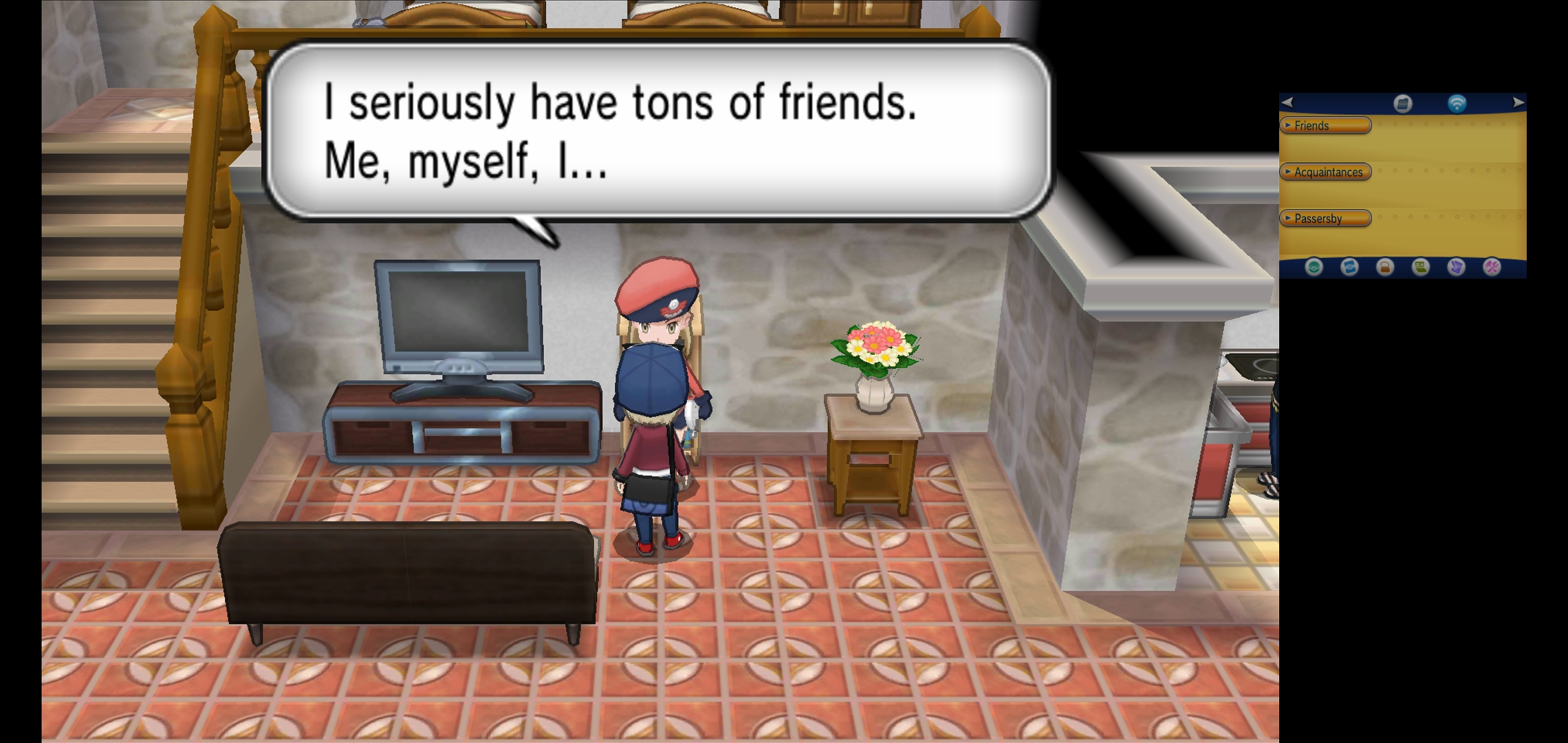Open the Pokédex icon
Image resolution: width=1568 pixels, height=743 pixels.
1349,266
